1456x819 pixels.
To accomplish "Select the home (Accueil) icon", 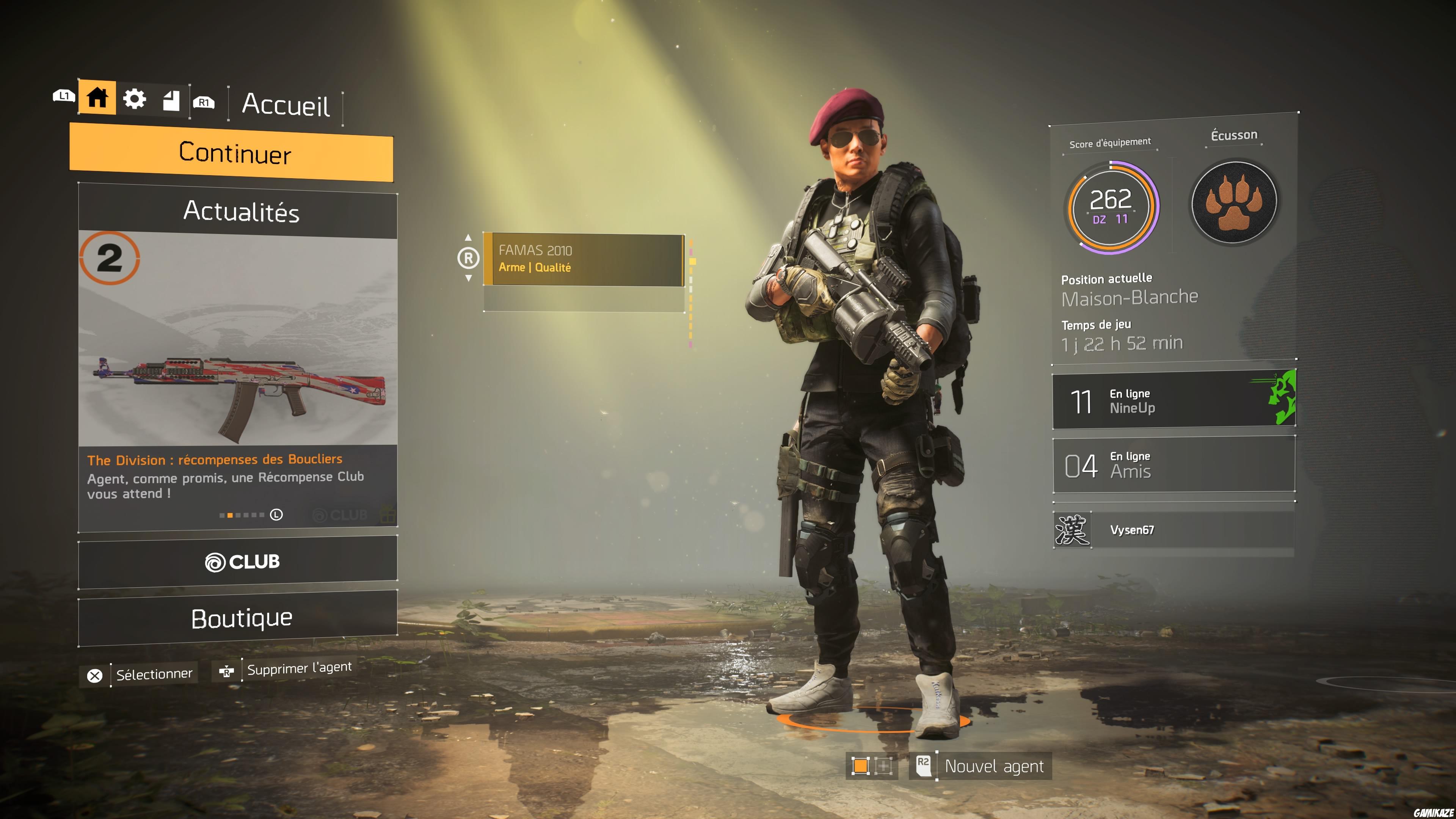I will [x=97, y=98].
